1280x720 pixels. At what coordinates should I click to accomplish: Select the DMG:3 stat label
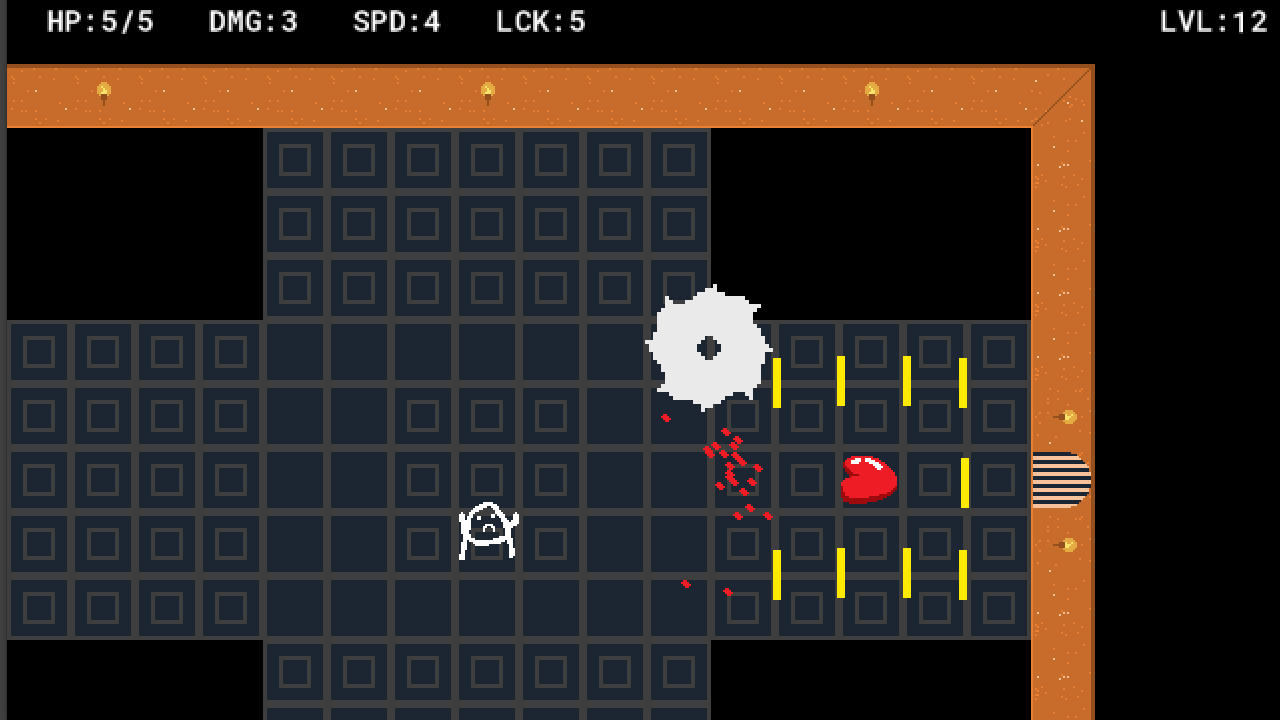click(253, 21)
